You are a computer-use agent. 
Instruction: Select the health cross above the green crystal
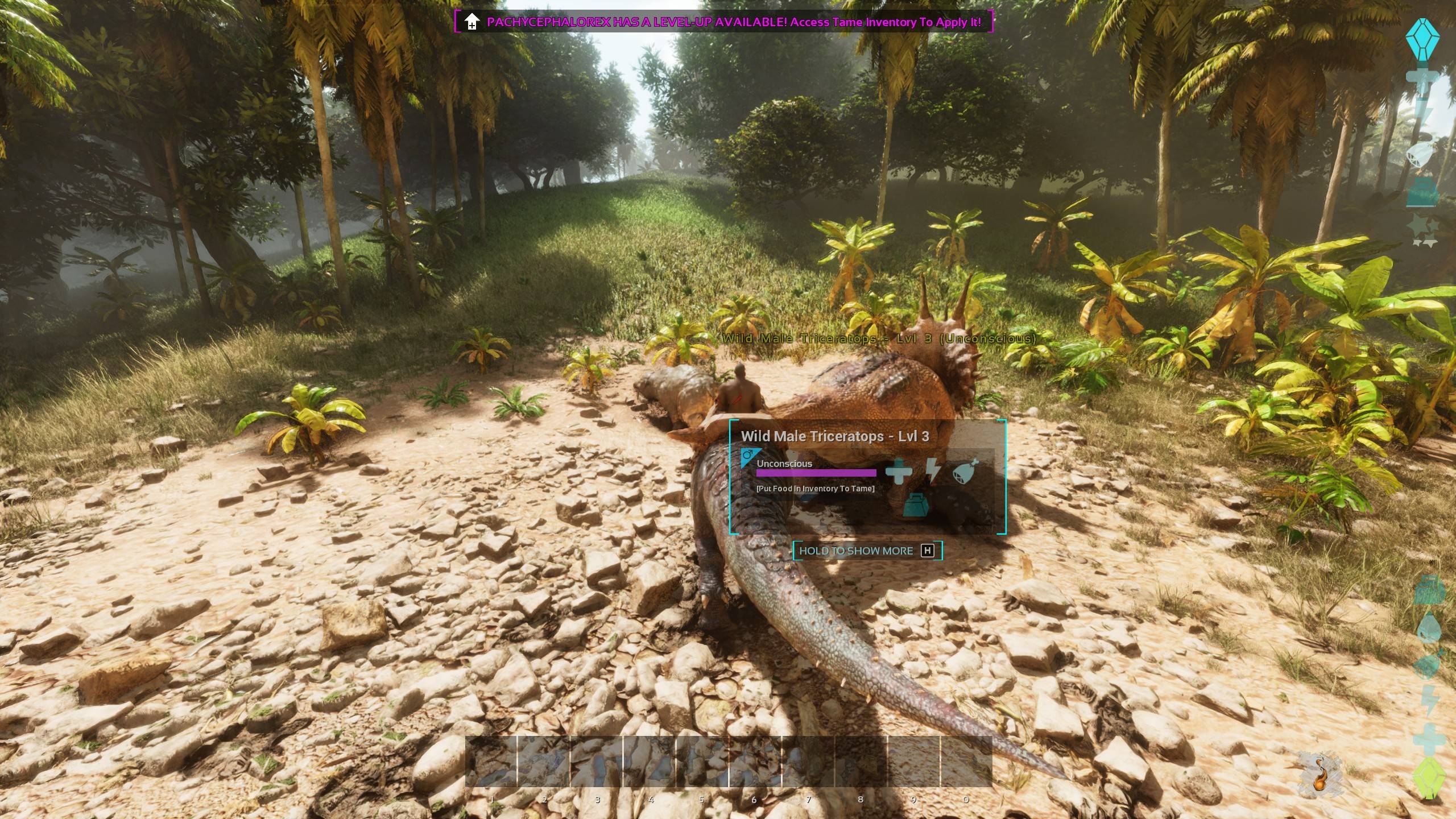point(1428,738)
